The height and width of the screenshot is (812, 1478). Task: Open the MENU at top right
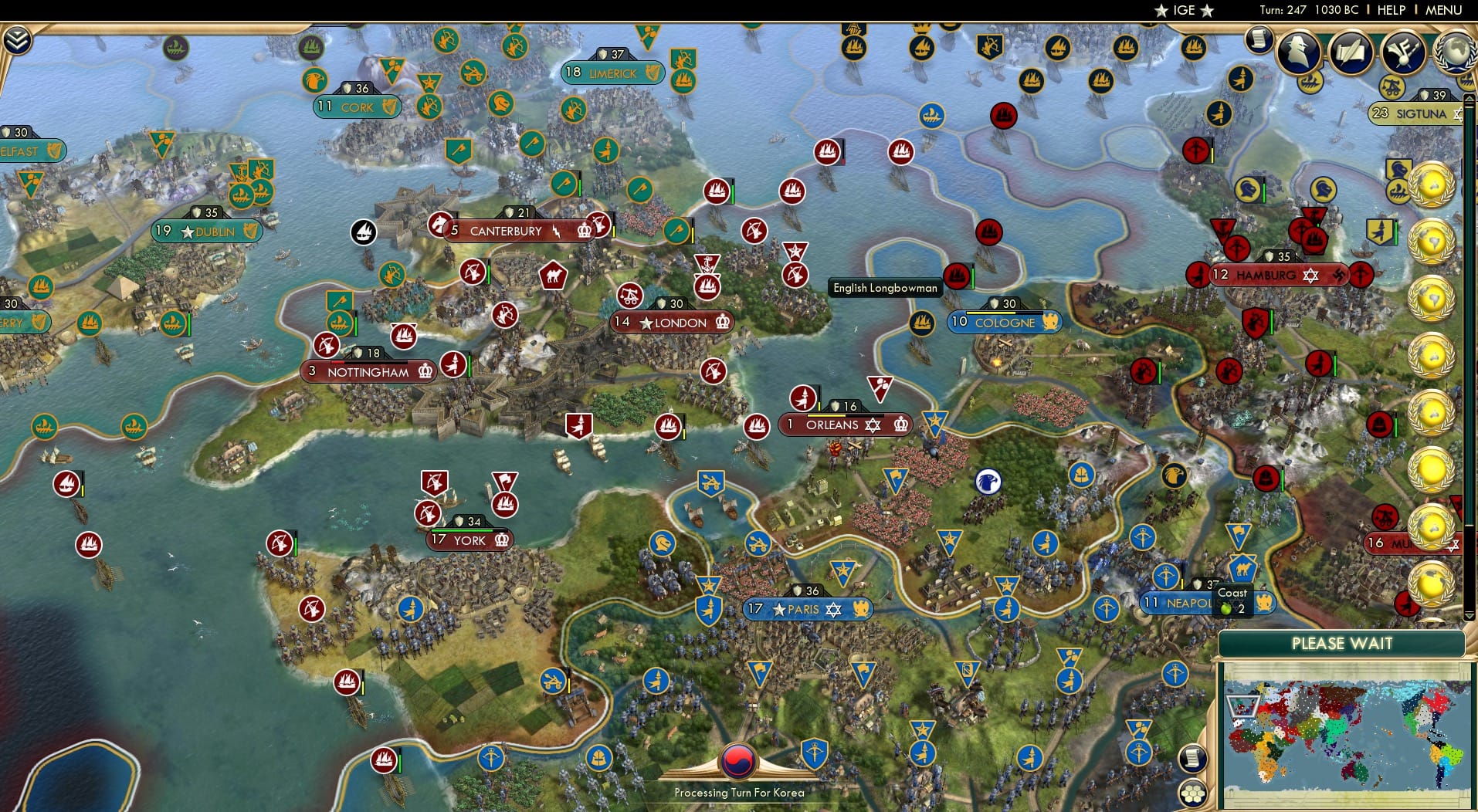point(1446,10)
